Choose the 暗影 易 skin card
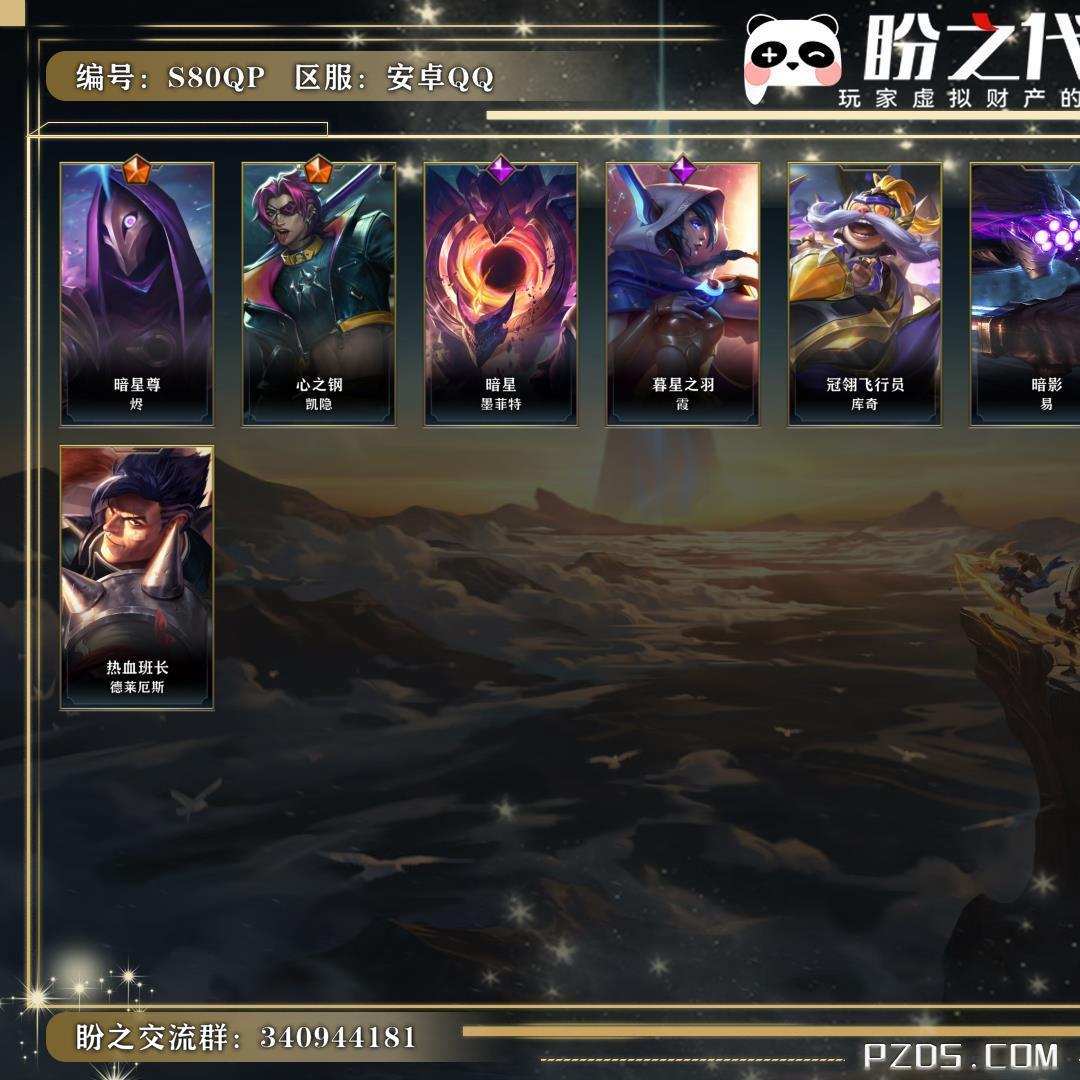Viewport: 1080px width, 1080px height. point(1028,294)
